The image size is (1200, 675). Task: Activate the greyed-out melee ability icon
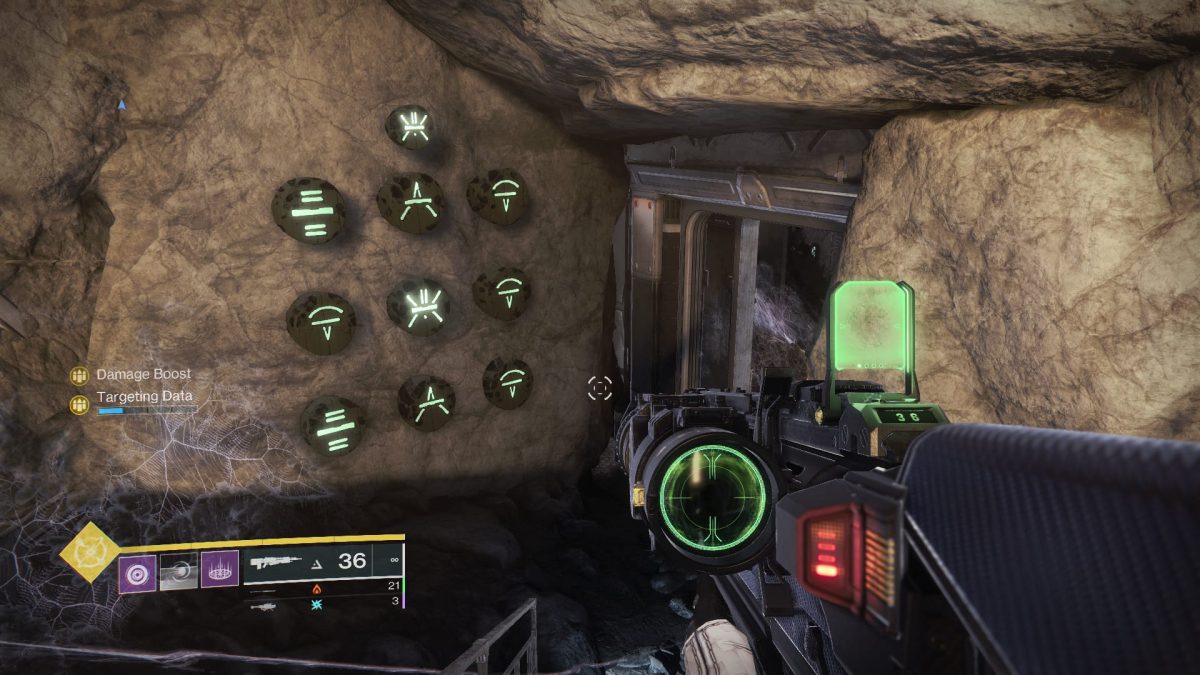click(x=179, y=572)
